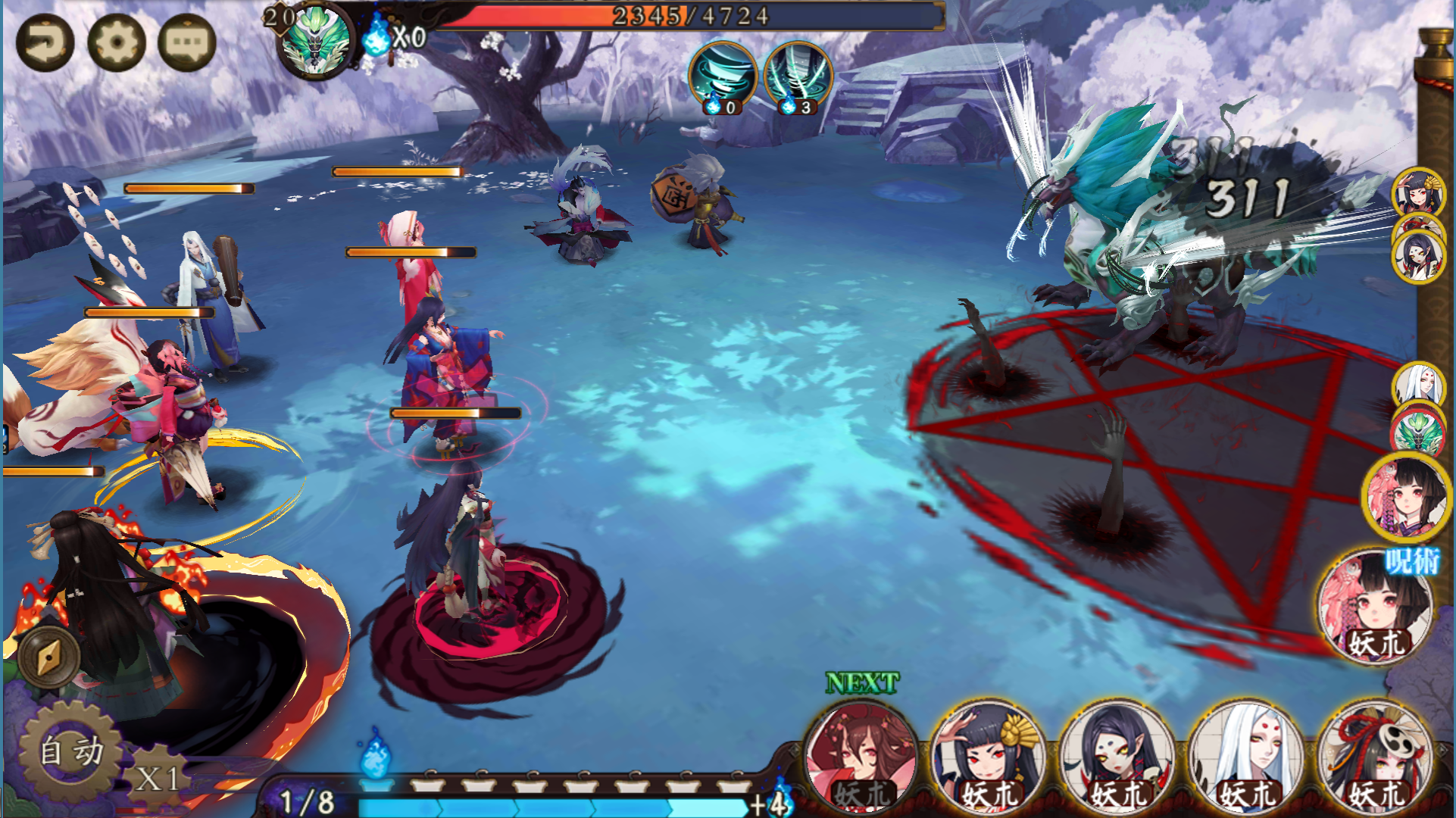Select the boss's tornado skill icon

(723, 76)
